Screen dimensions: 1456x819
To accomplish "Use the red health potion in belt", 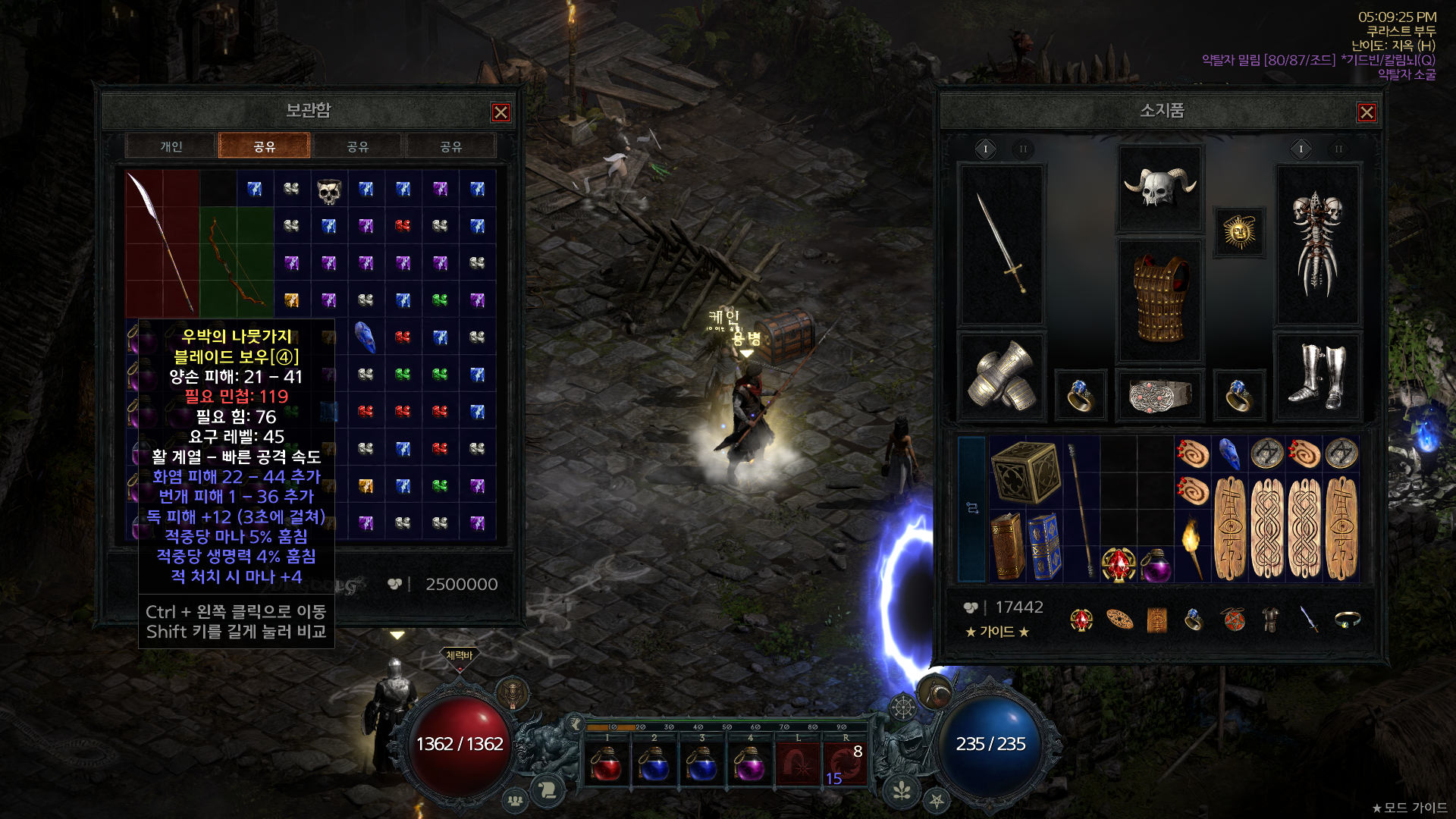I will 607,763.
